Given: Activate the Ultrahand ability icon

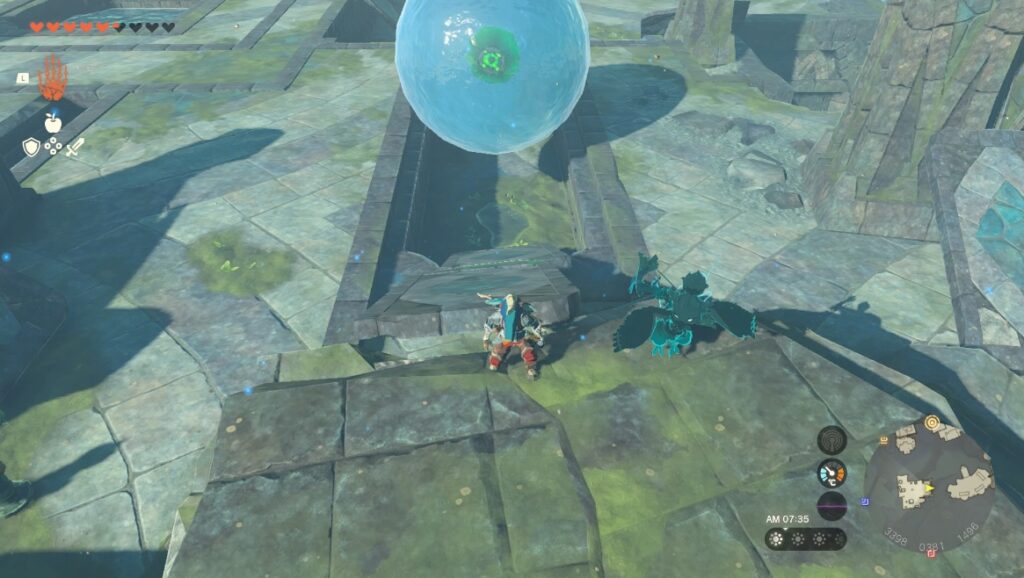Looking at the screenshot, I should pyautogui.click(x=52, y=78).
